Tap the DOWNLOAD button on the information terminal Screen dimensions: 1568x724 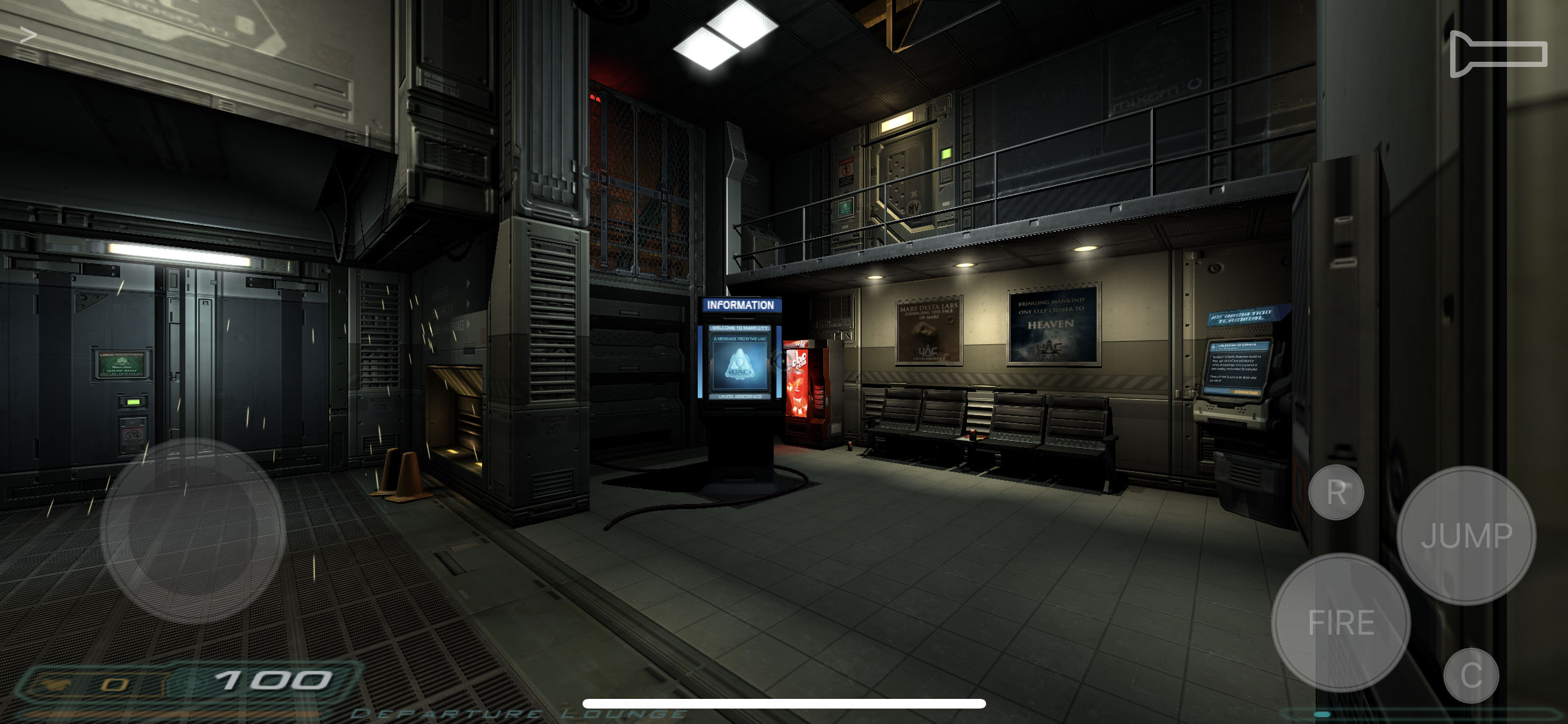point(1246,392)
